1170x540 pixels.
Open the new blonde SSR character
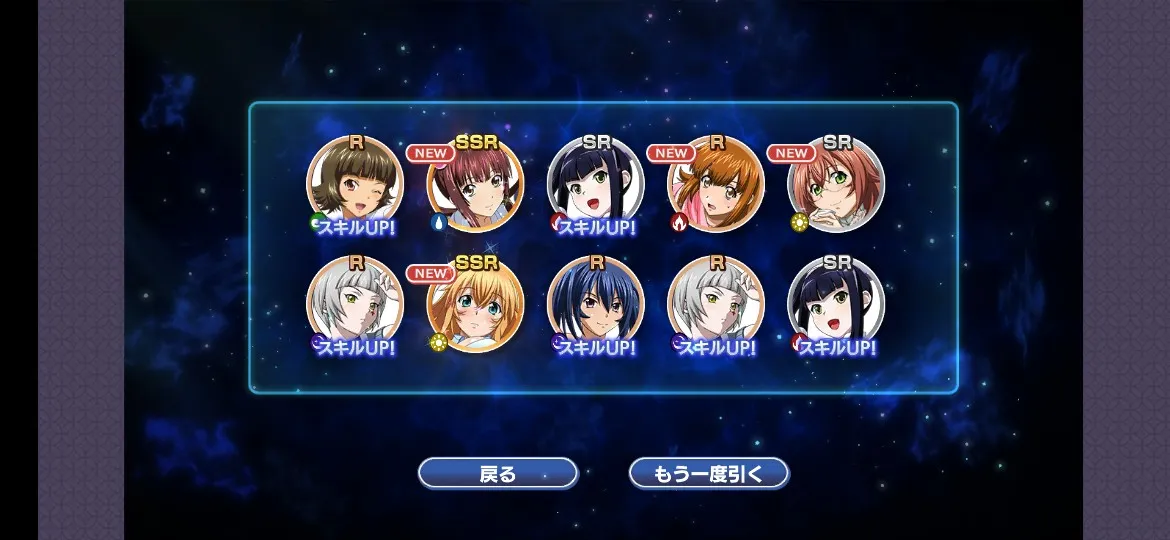[475, 305]
